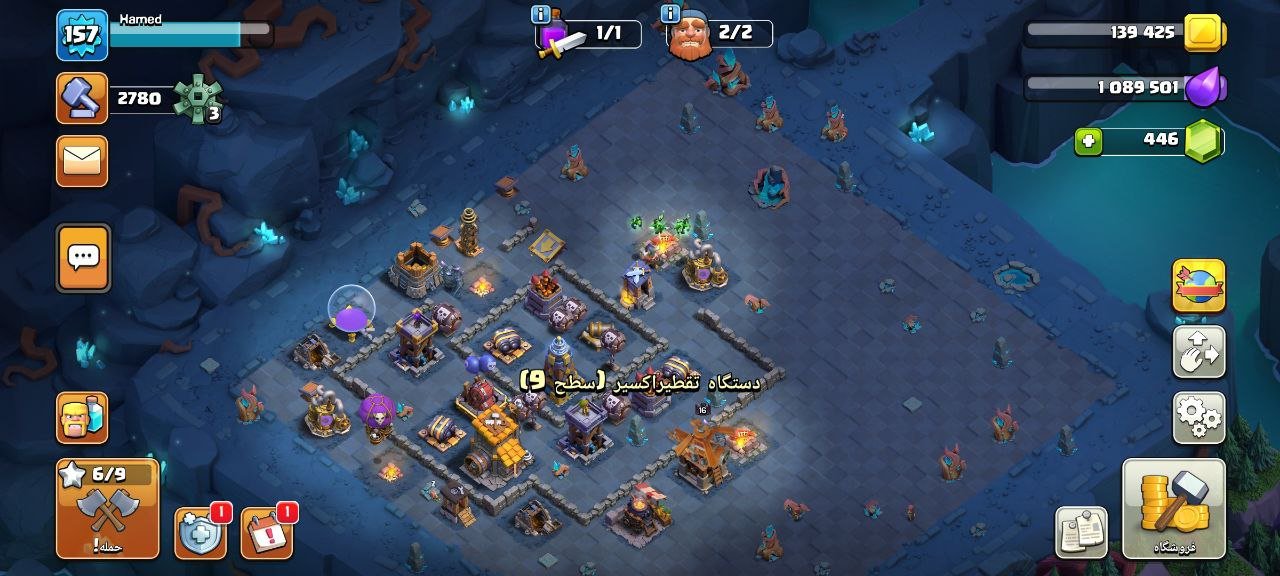Open the calendar events button
Screen dimensions: 1280x576
[x=266, y=532]
